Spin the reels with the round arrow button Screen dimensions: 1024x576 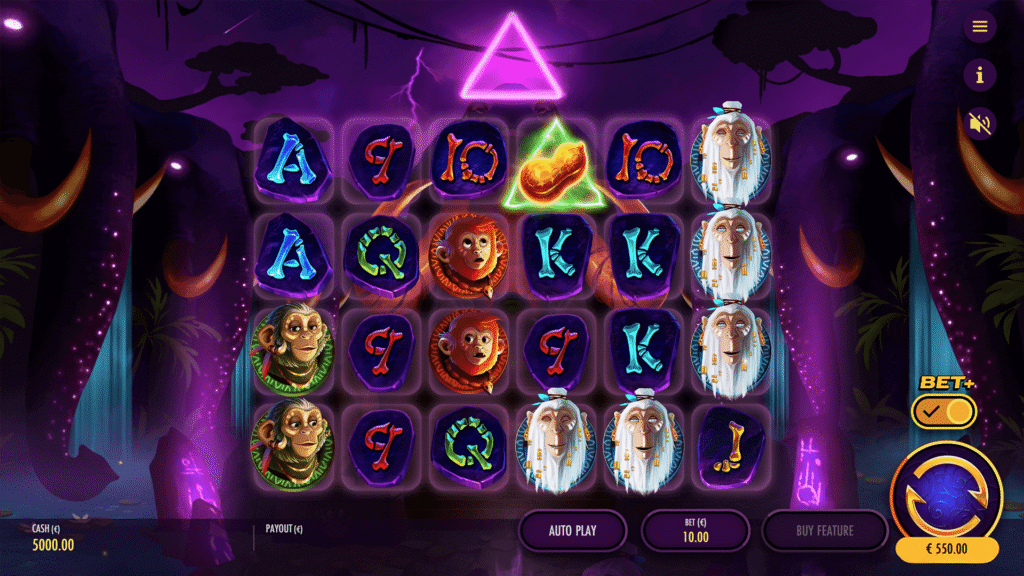coord(945,492)
